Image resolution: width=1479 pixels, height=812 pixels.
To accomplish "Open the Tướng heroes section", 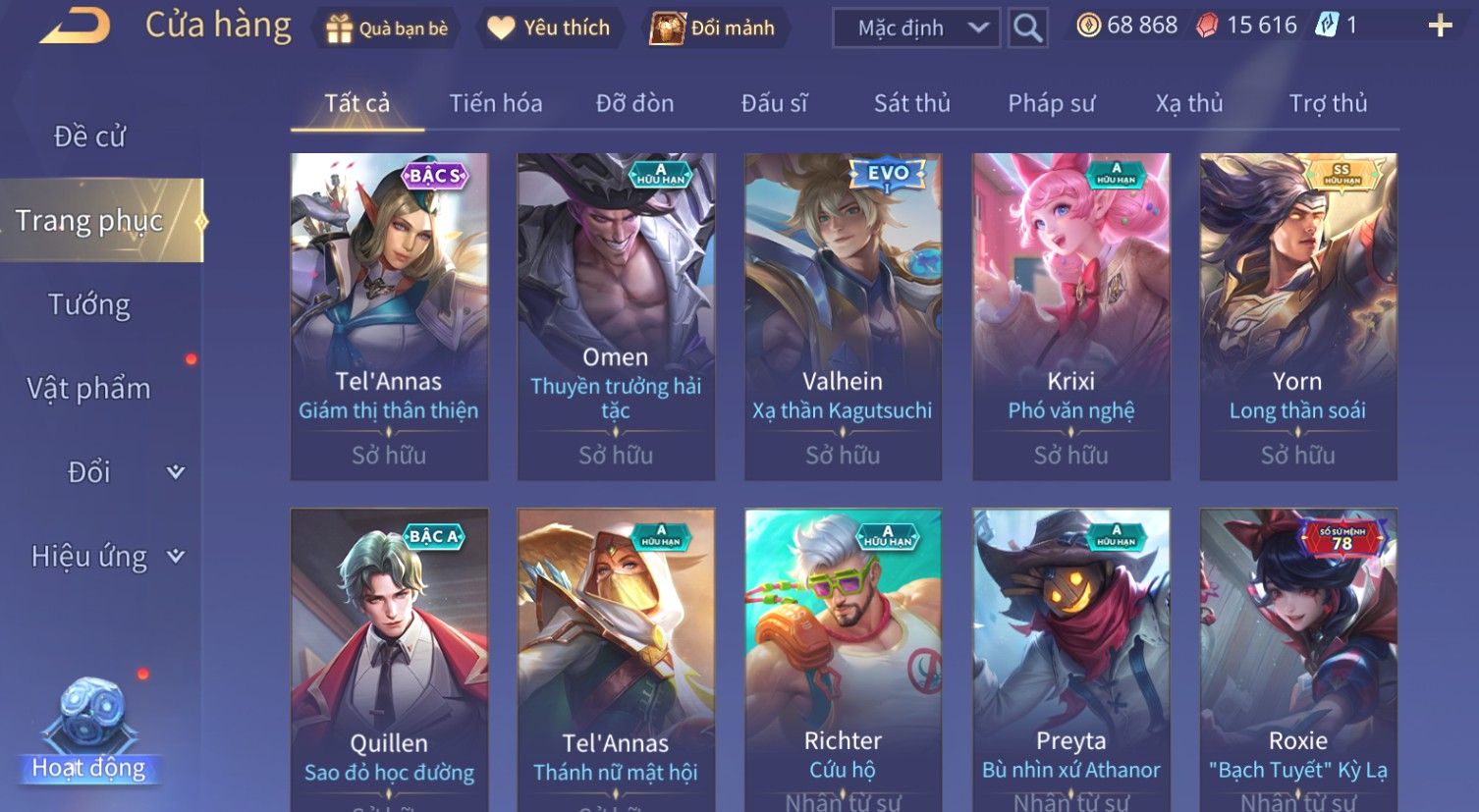I will (89, 305).
